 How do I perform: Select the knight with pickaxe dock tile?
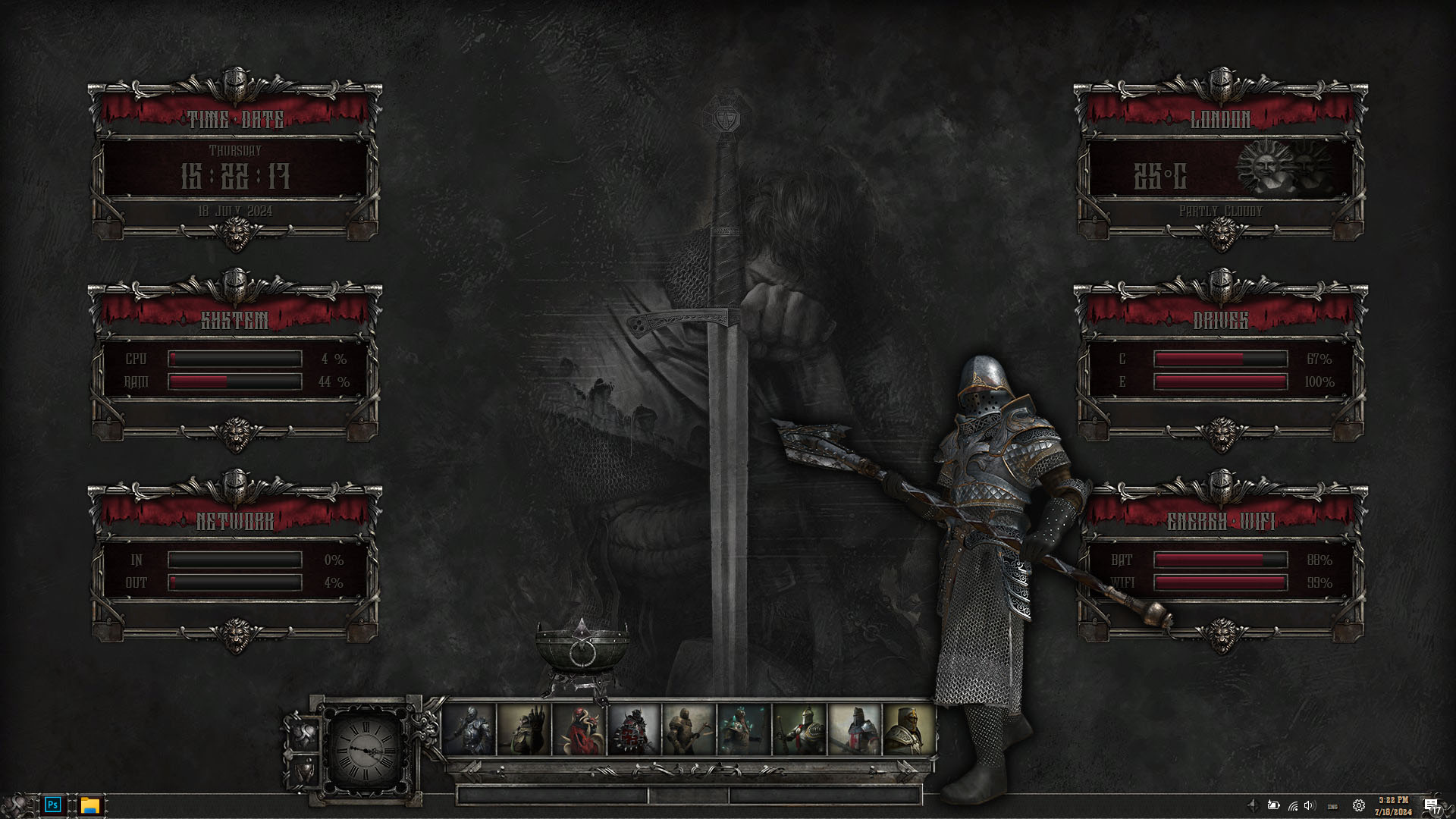click(x=689, y=730)
